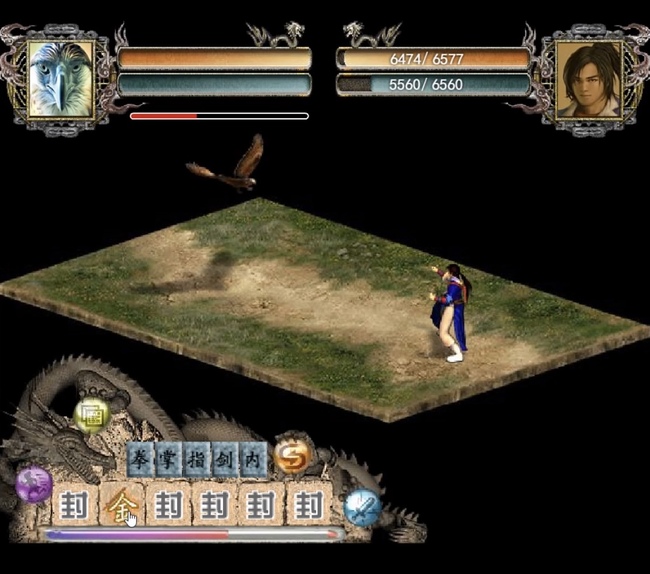The height and width of the screenshot is (574, 650).
Task: Select the blue crossed-swords orb
Action: click(362, 507)
